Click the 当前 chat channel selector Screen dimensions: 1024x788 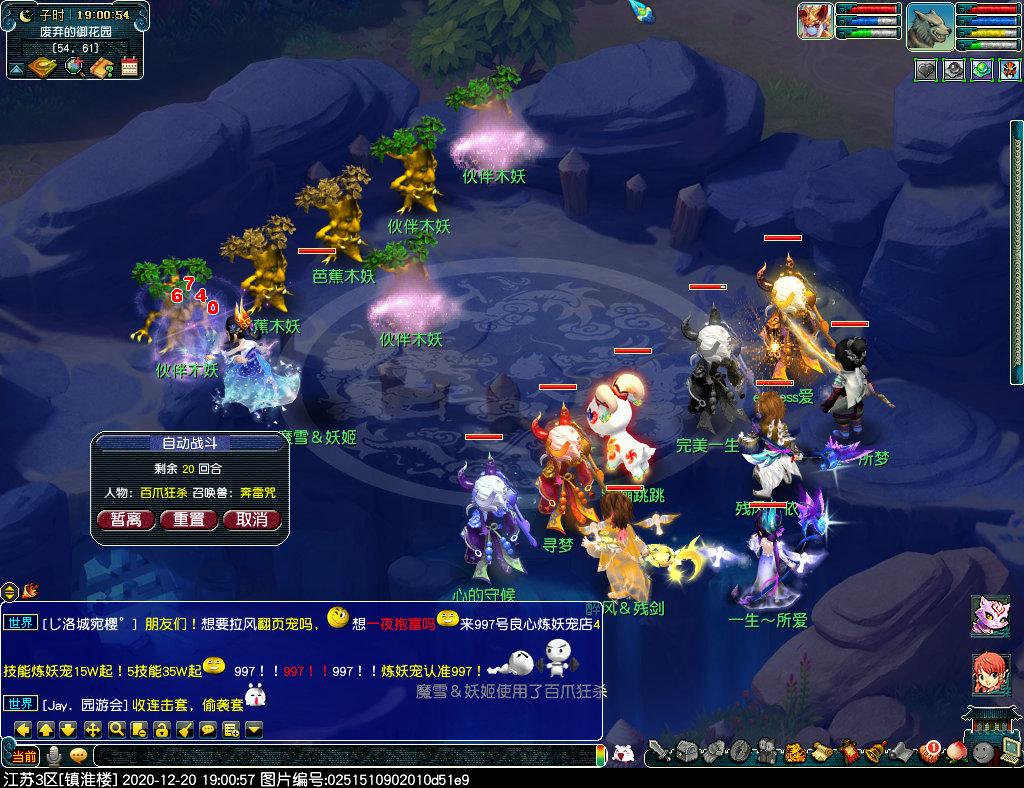click(22, 755)
